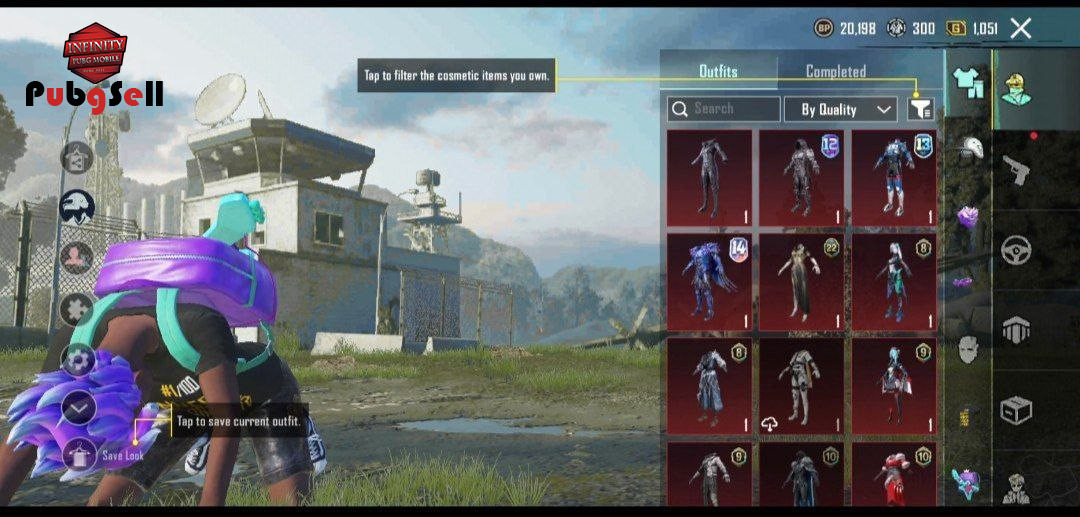Open the By Quality sort dropdown
This screenshot has height=517, width=1080.
point(840,109)
